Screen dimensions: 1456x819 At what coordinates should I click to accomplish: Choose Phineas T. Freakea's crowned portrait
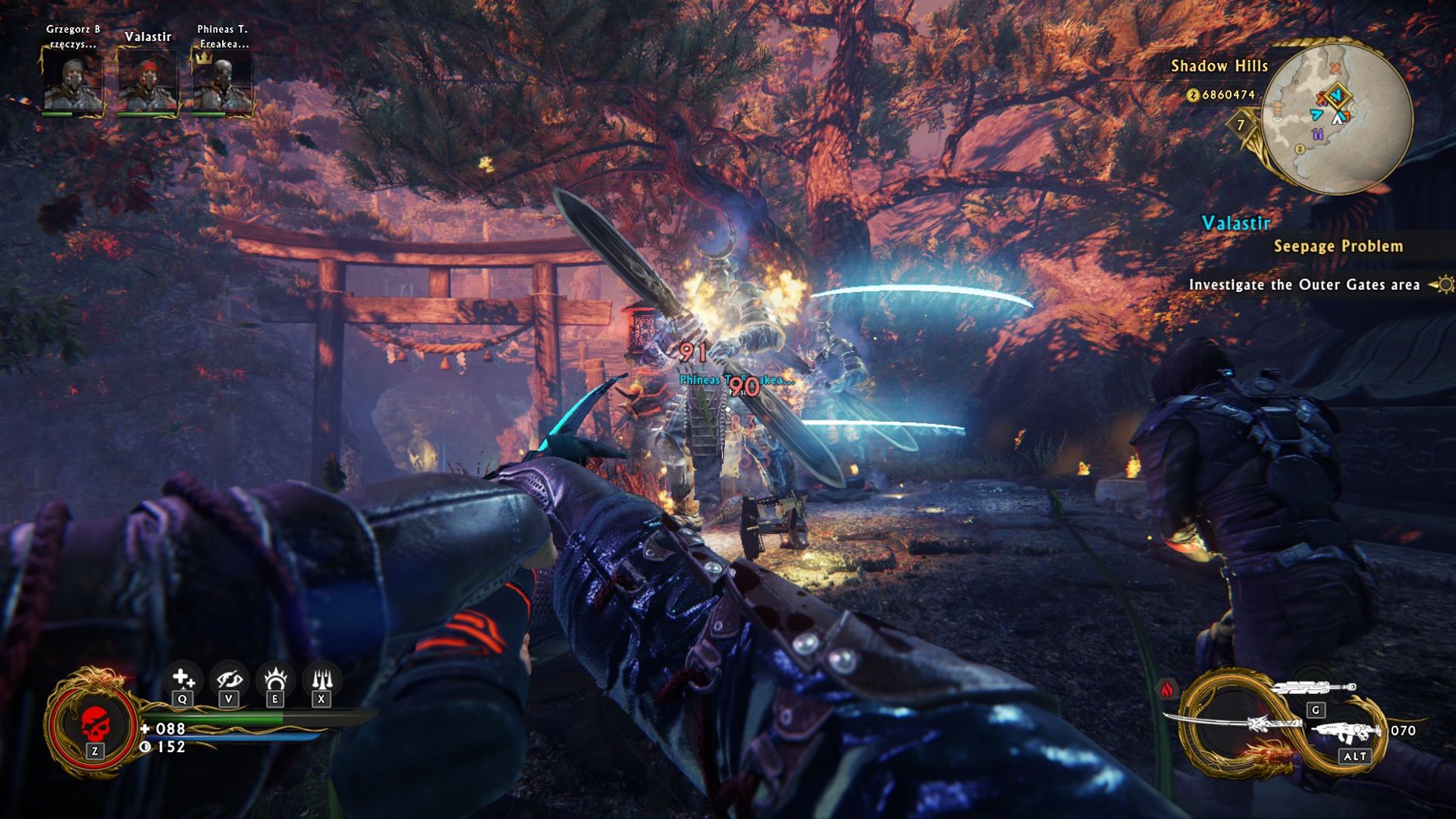point(221,81)
